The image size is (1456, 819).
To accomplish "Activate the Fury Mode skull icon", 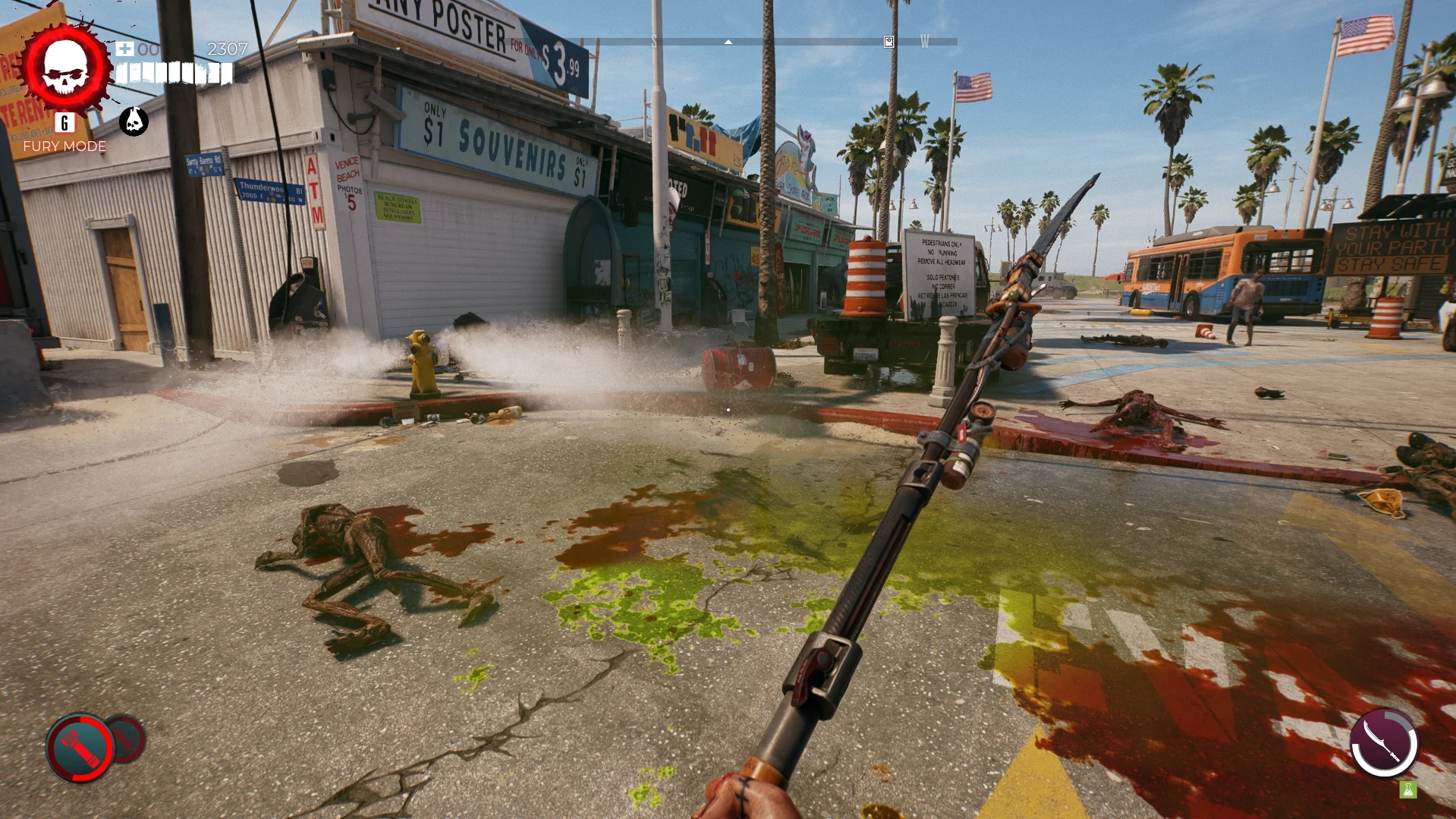I will coord(66,68).
